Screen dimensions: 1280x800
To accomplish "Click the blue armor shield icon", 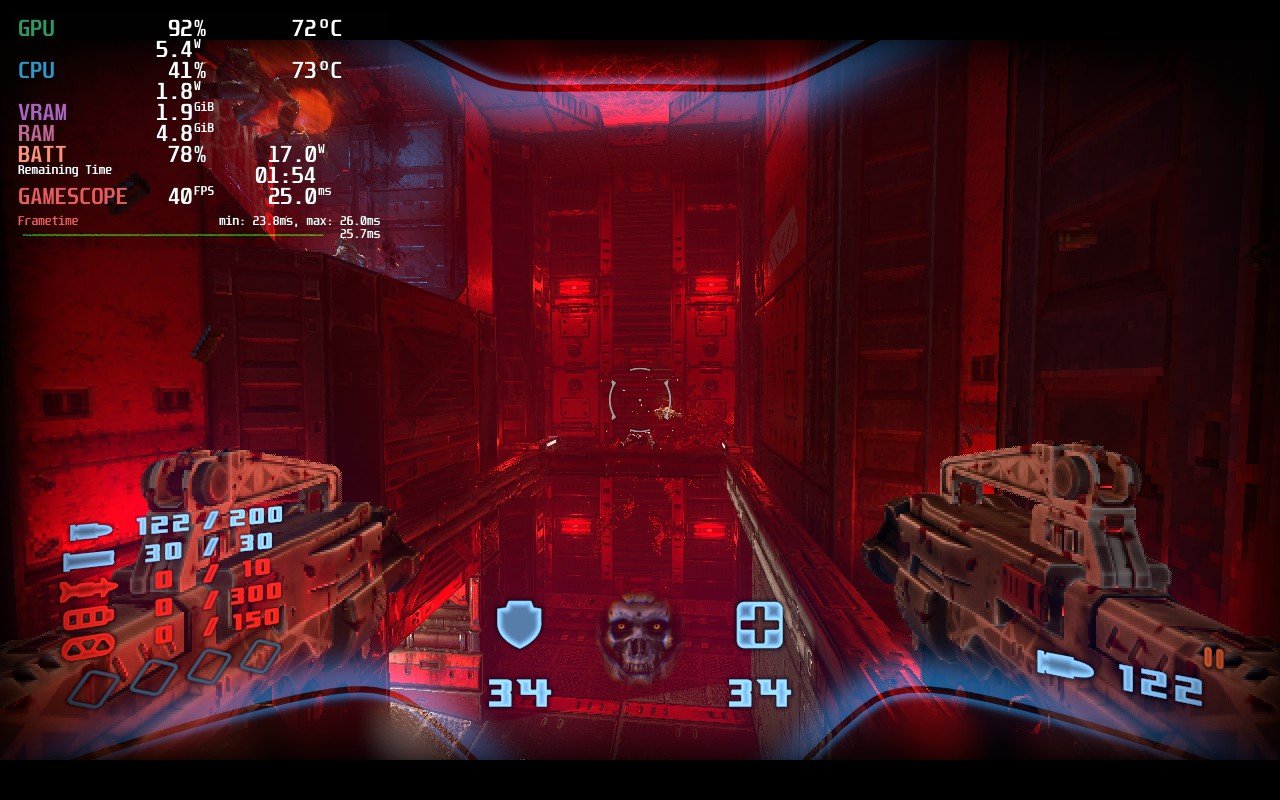I will pos(519,625).
